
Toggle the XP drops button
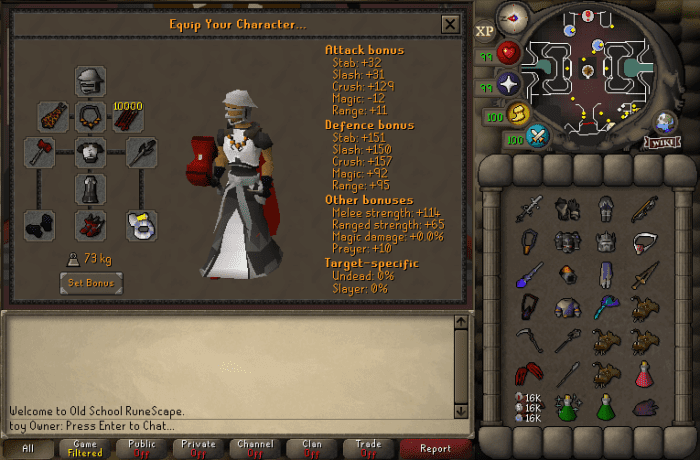point(486,30)
